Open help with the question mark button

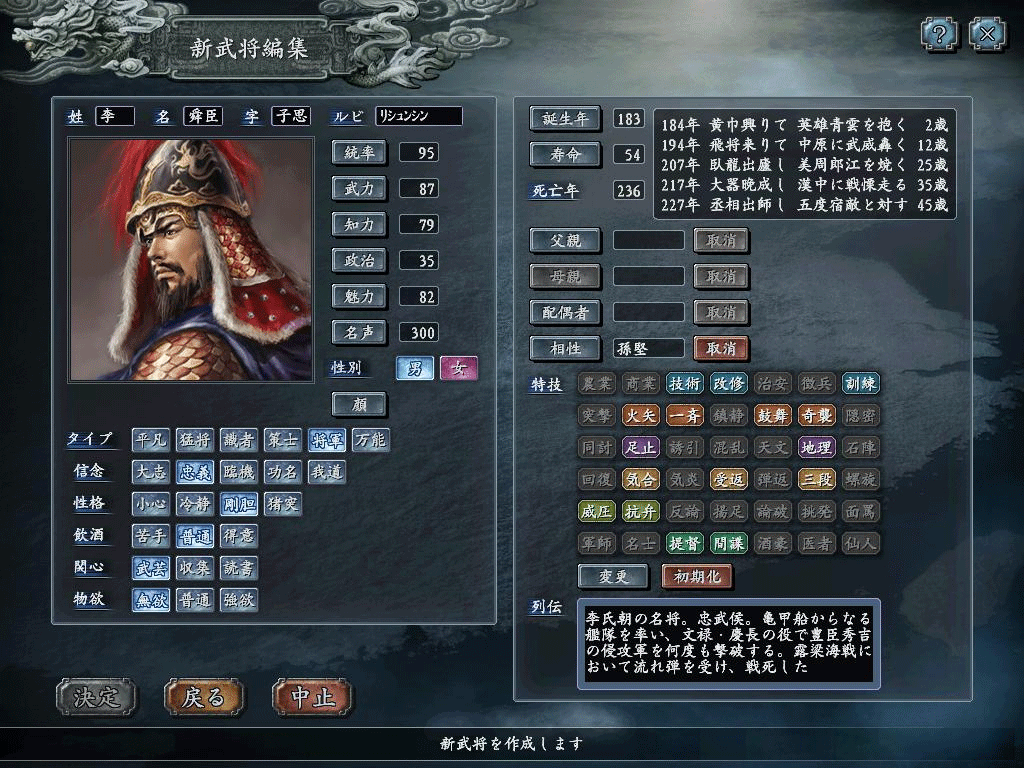click(x=939, y=35)
